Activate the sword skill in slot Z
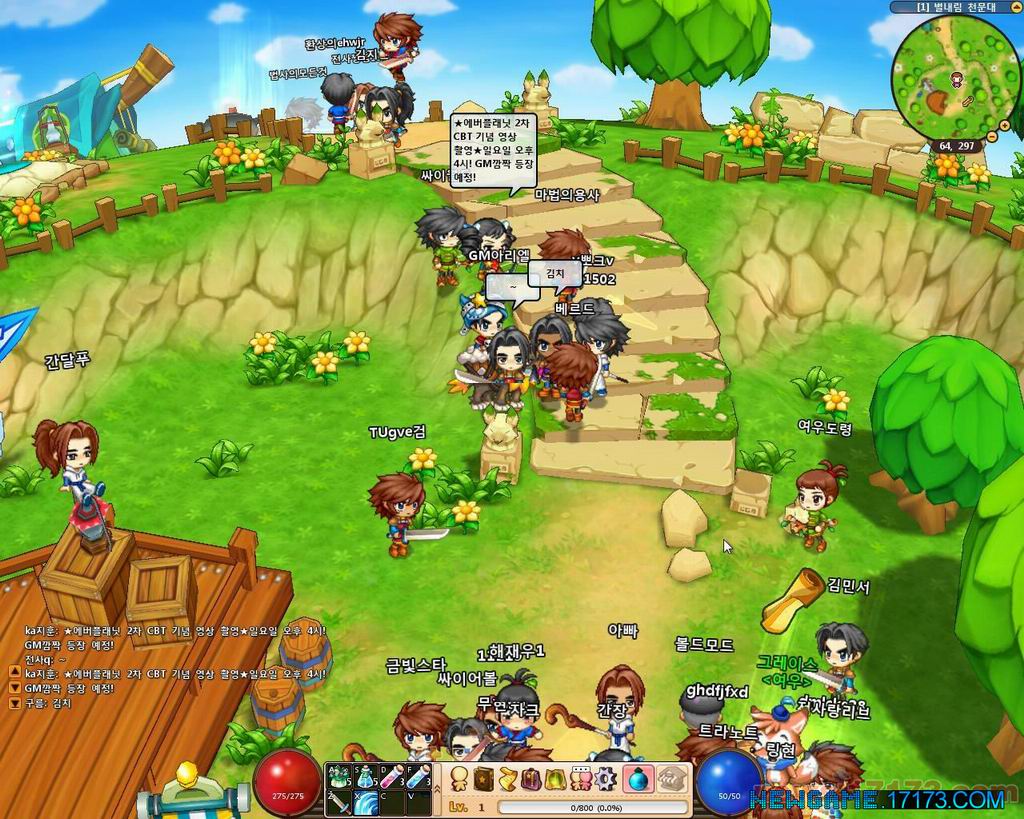The height and width of the screenshot is (819, 1024). click(x=339, y=802)
